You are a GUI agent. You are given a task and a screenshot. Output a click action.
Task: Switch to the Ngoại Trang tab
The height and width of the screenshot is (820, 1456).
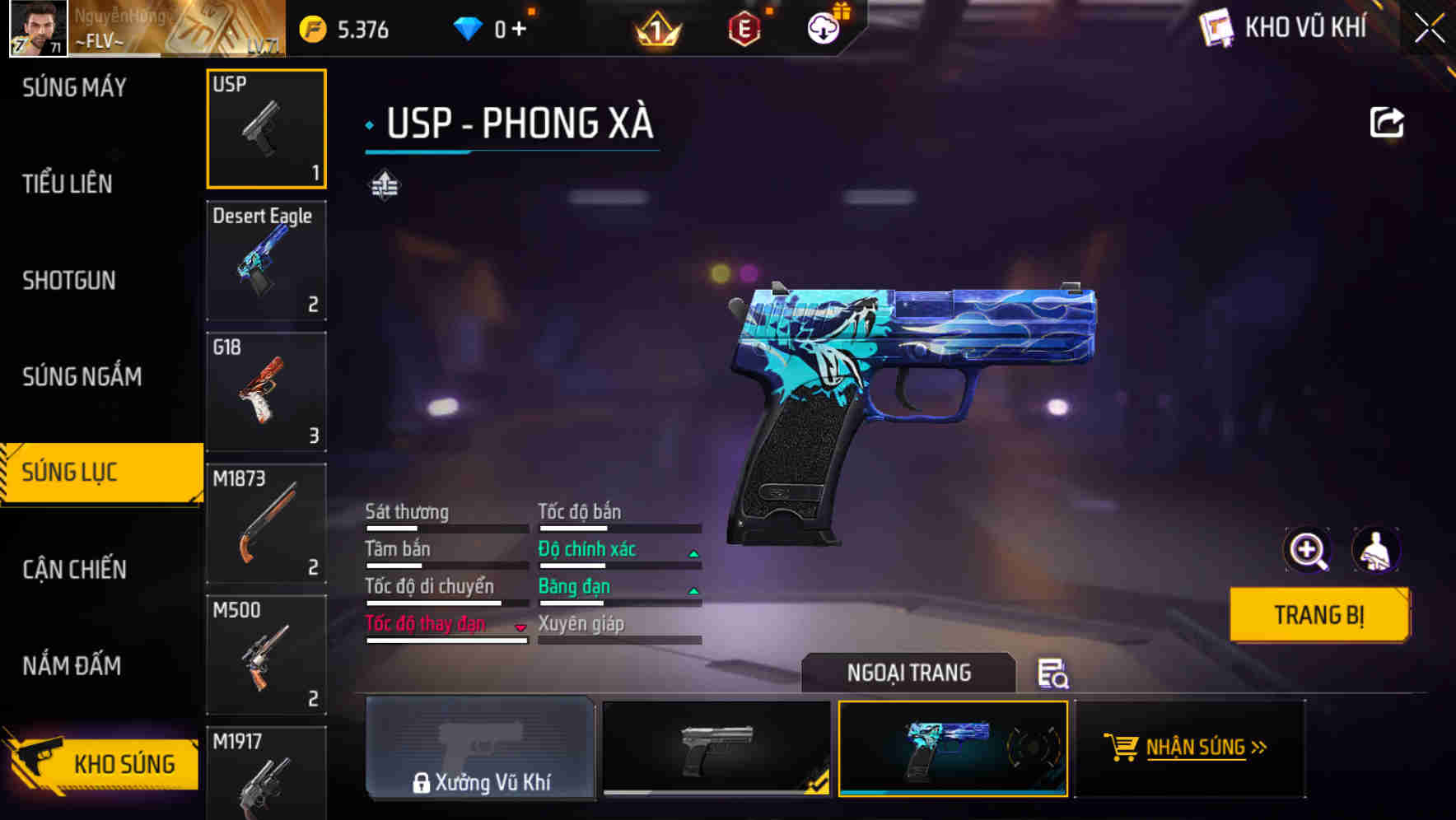[x=908, y=673]
